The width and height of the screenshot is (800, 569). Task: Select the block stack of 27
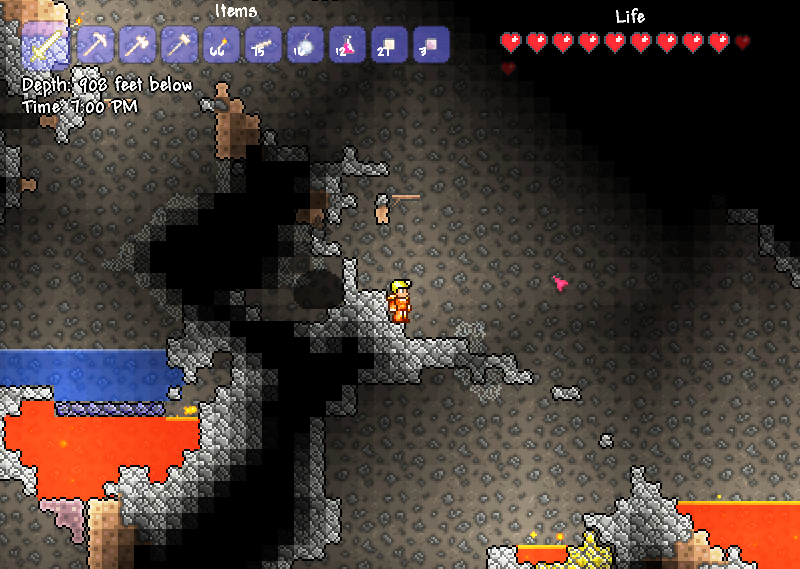[388, 44]
